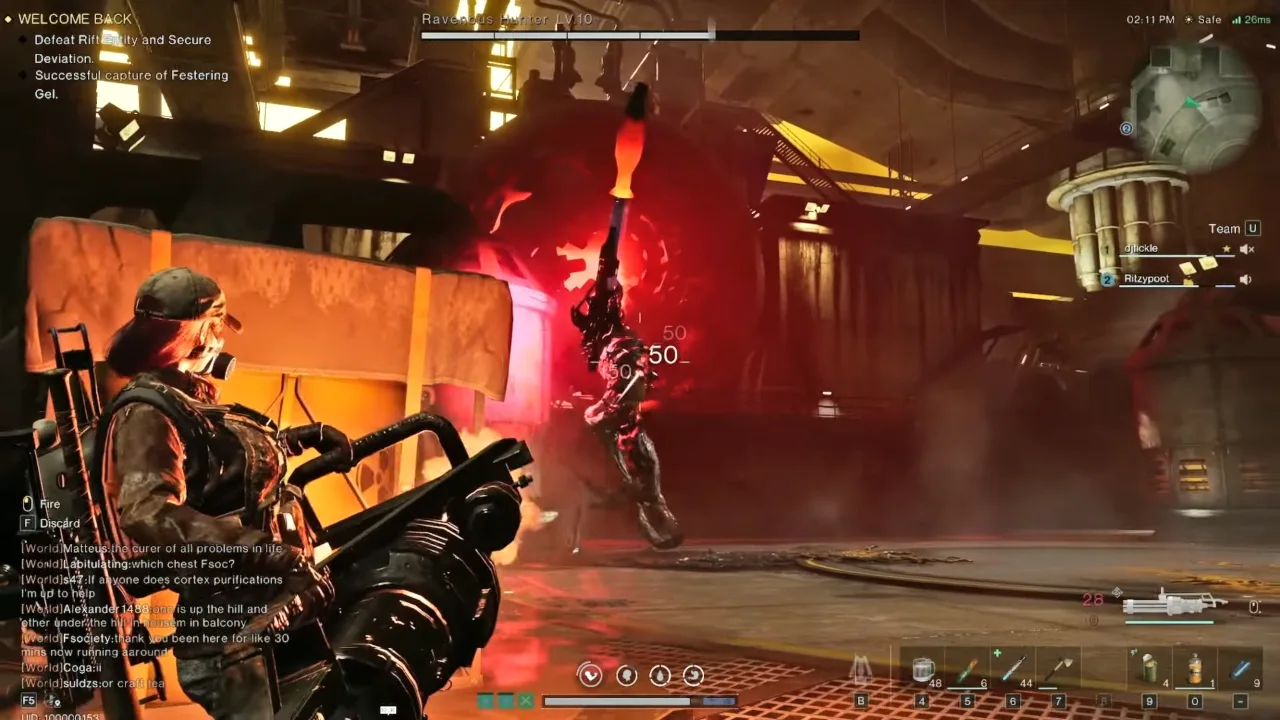Click the water droplet thirst icon

coord(660,676)
